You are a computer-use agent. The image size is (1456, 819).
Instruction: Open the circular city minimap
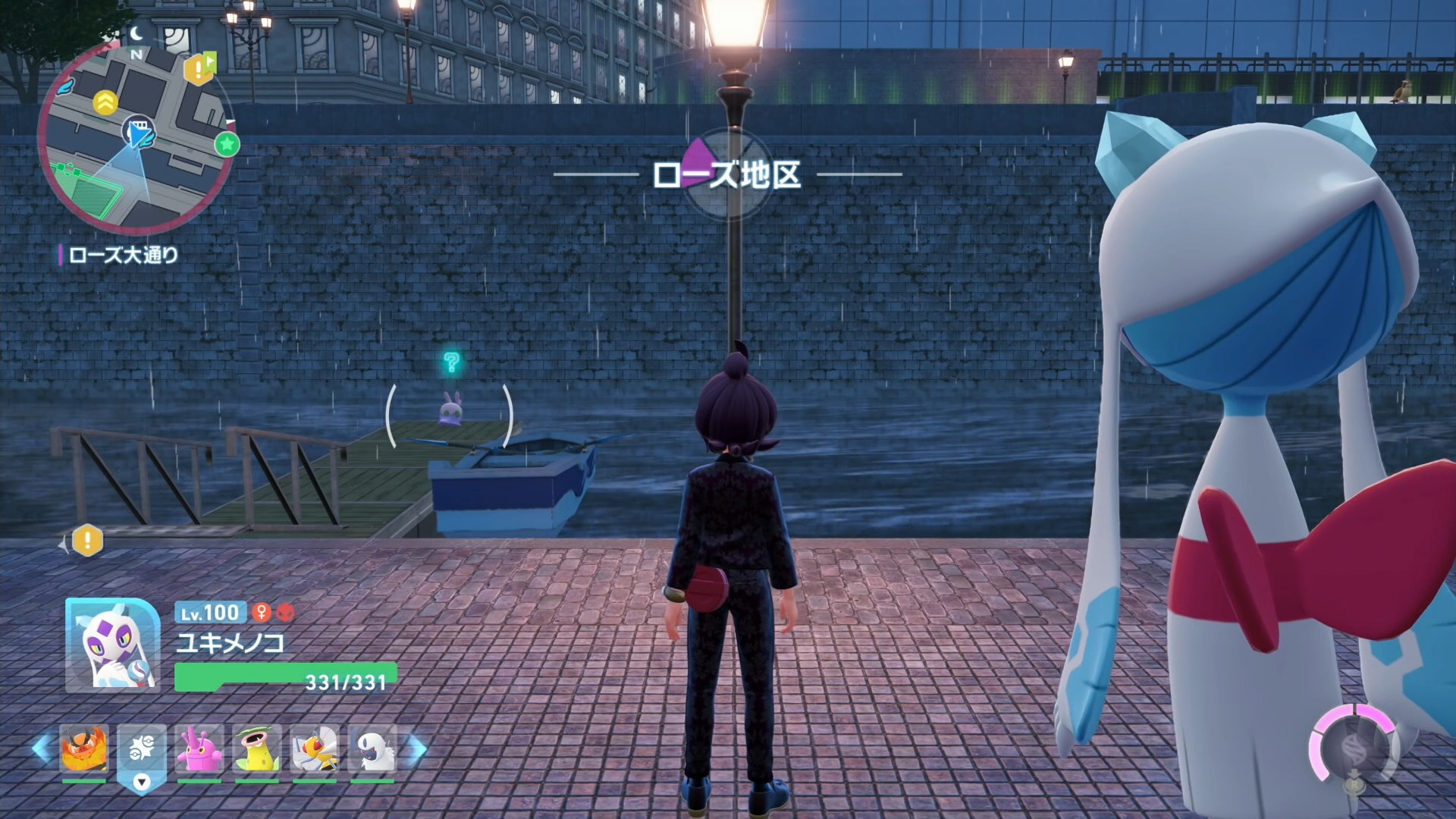click(x=135, y=136)
